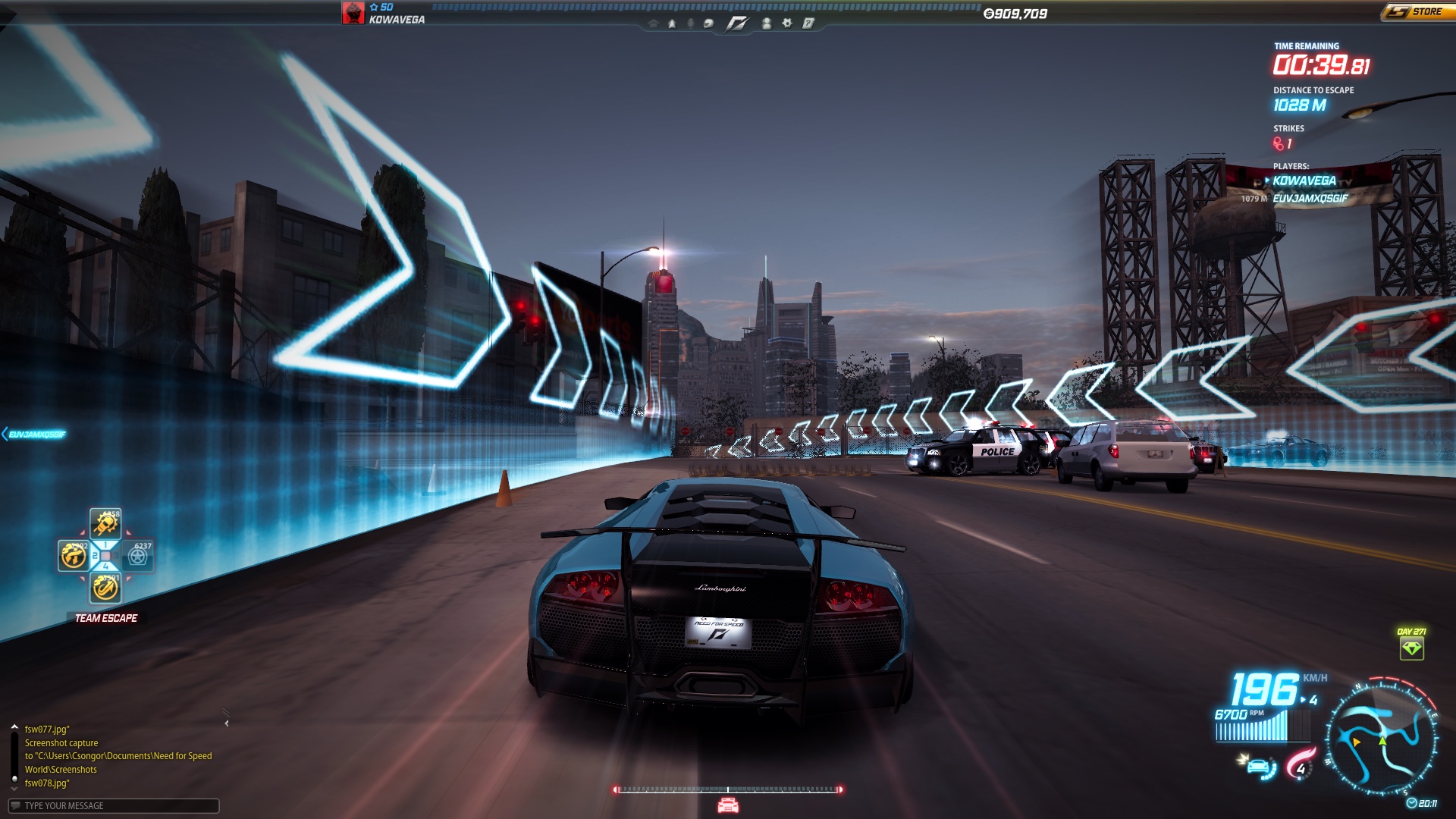Click the Need for Speed logo button
This screenshot has height=819, width=1456.
tap(736, 24)
